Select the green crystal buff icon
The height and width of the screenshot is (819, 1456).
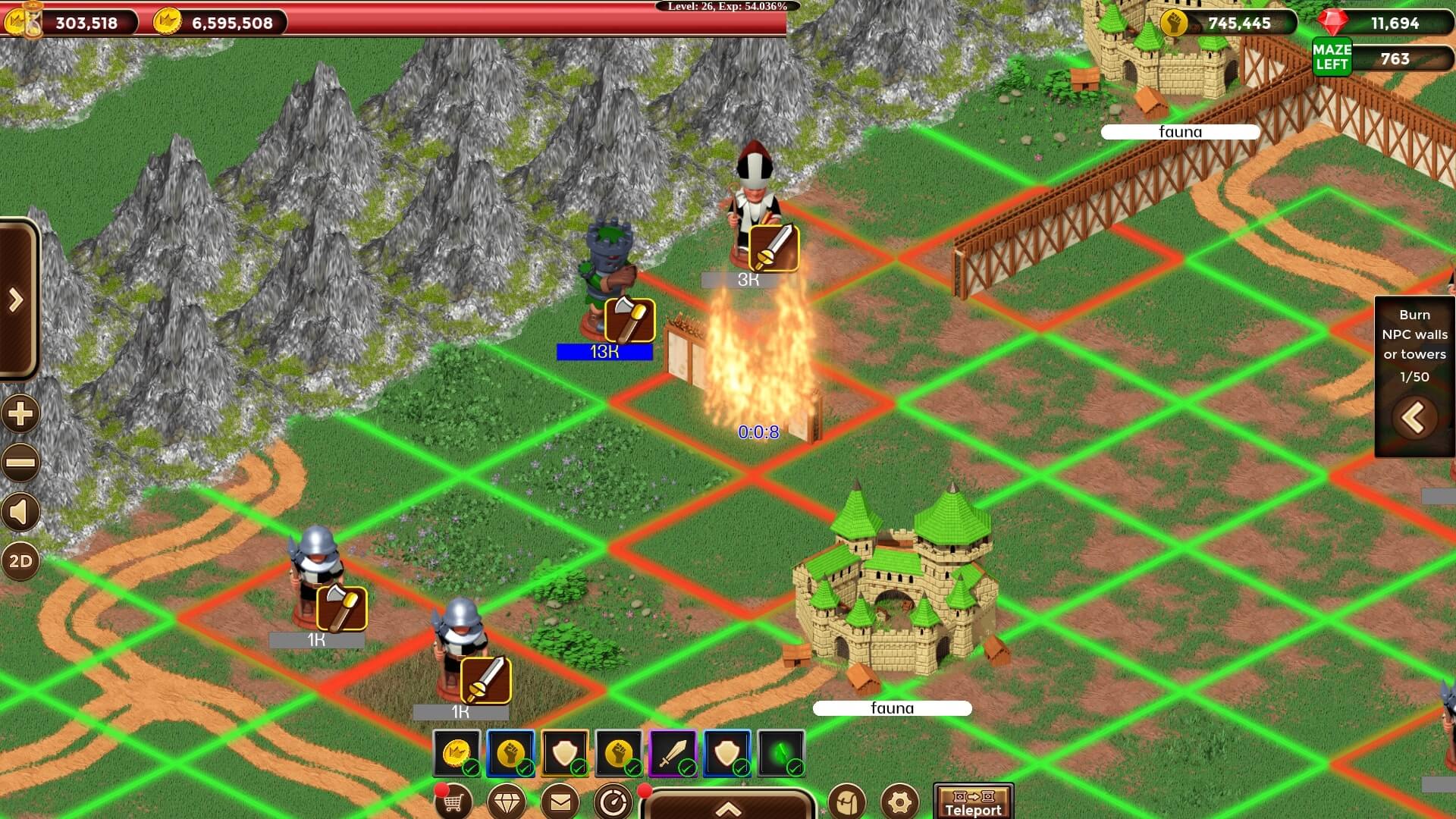click(781, 753)
